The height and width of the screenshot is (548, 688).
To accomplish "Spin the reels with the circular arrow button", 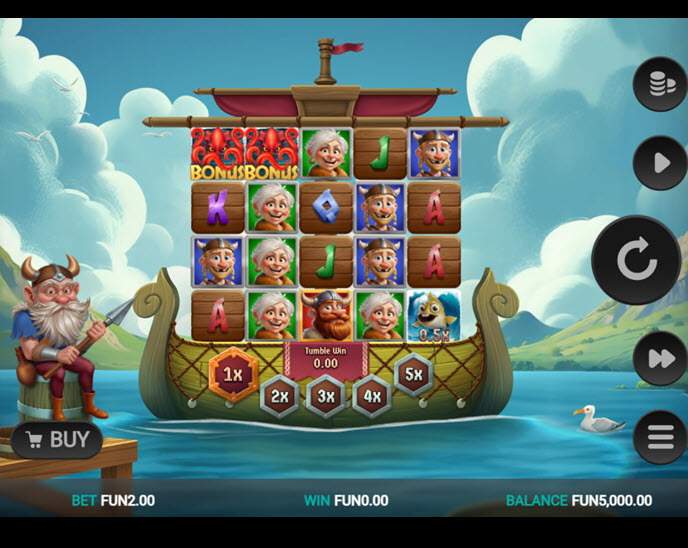I will (x=636, y=260).
